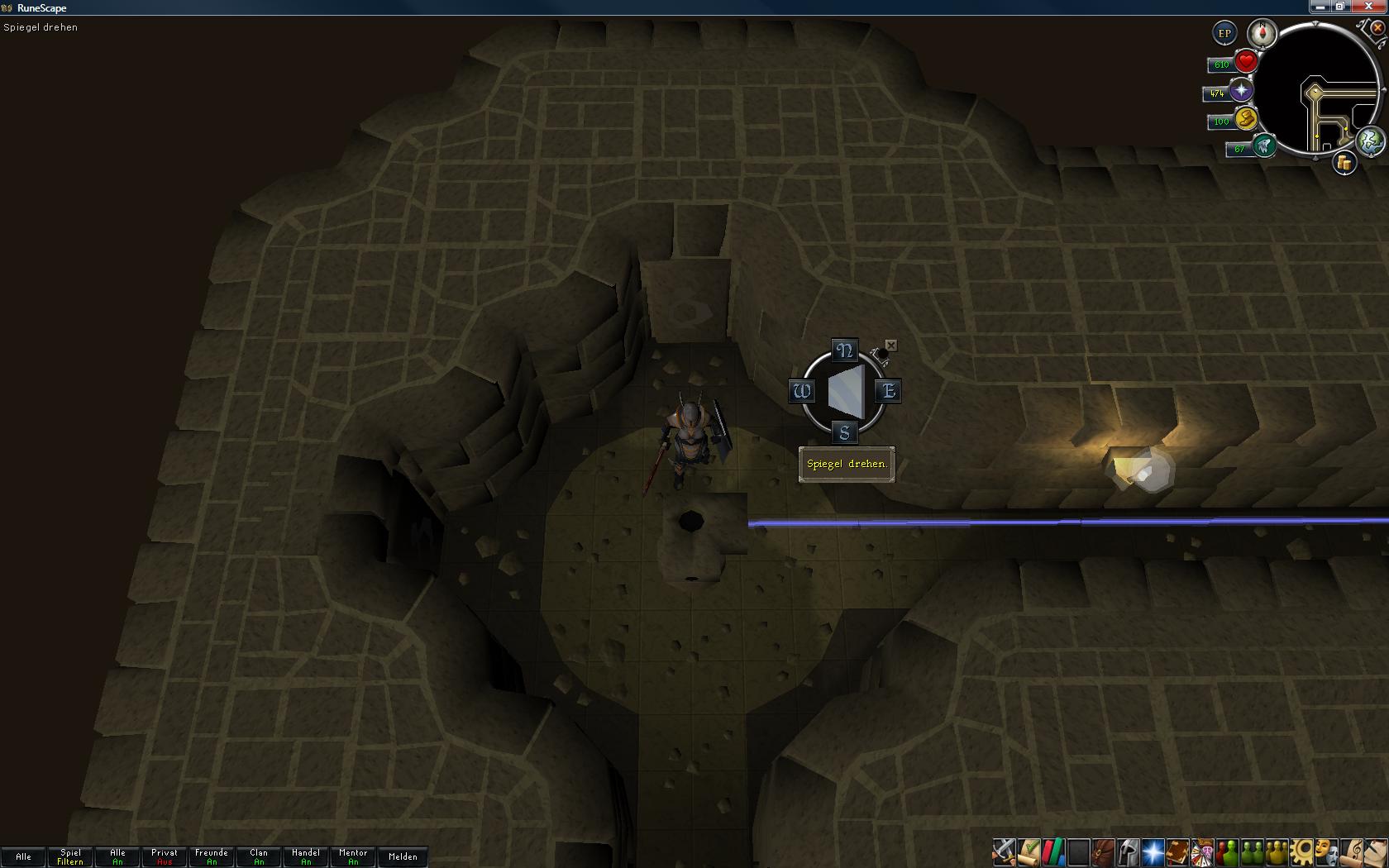Open the EP experience counter button

[x=1224, y=34]
